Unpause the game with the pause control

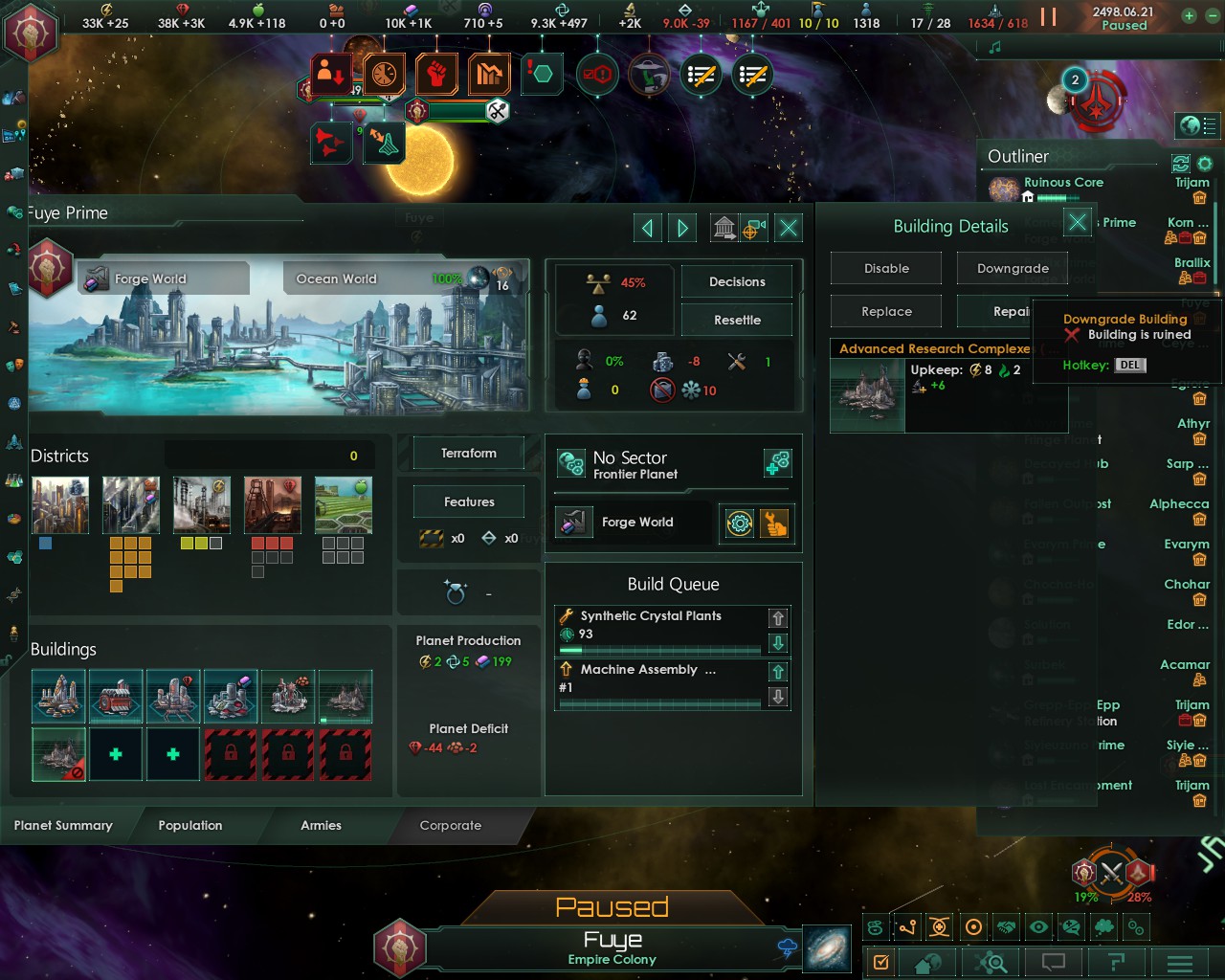[x=1046, y=16]
